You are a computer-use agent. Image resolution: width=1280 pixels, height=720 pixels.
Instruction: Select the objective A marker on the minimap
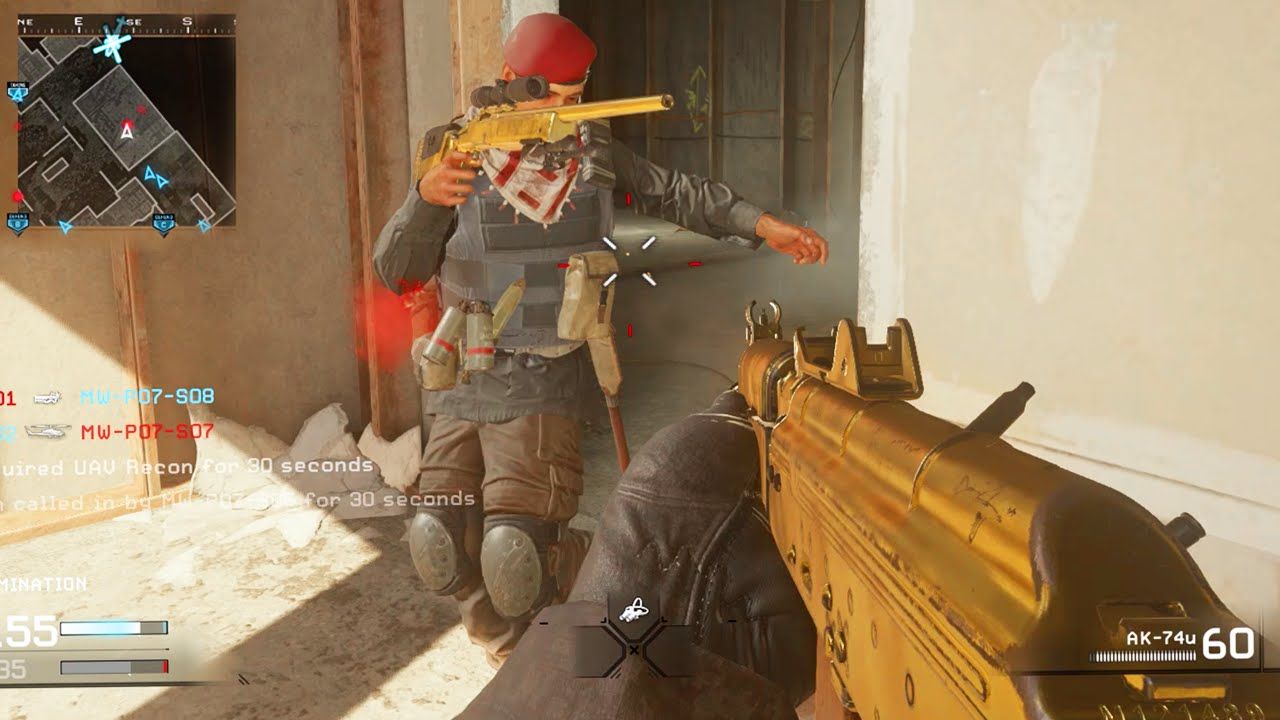tap(18, 93)
